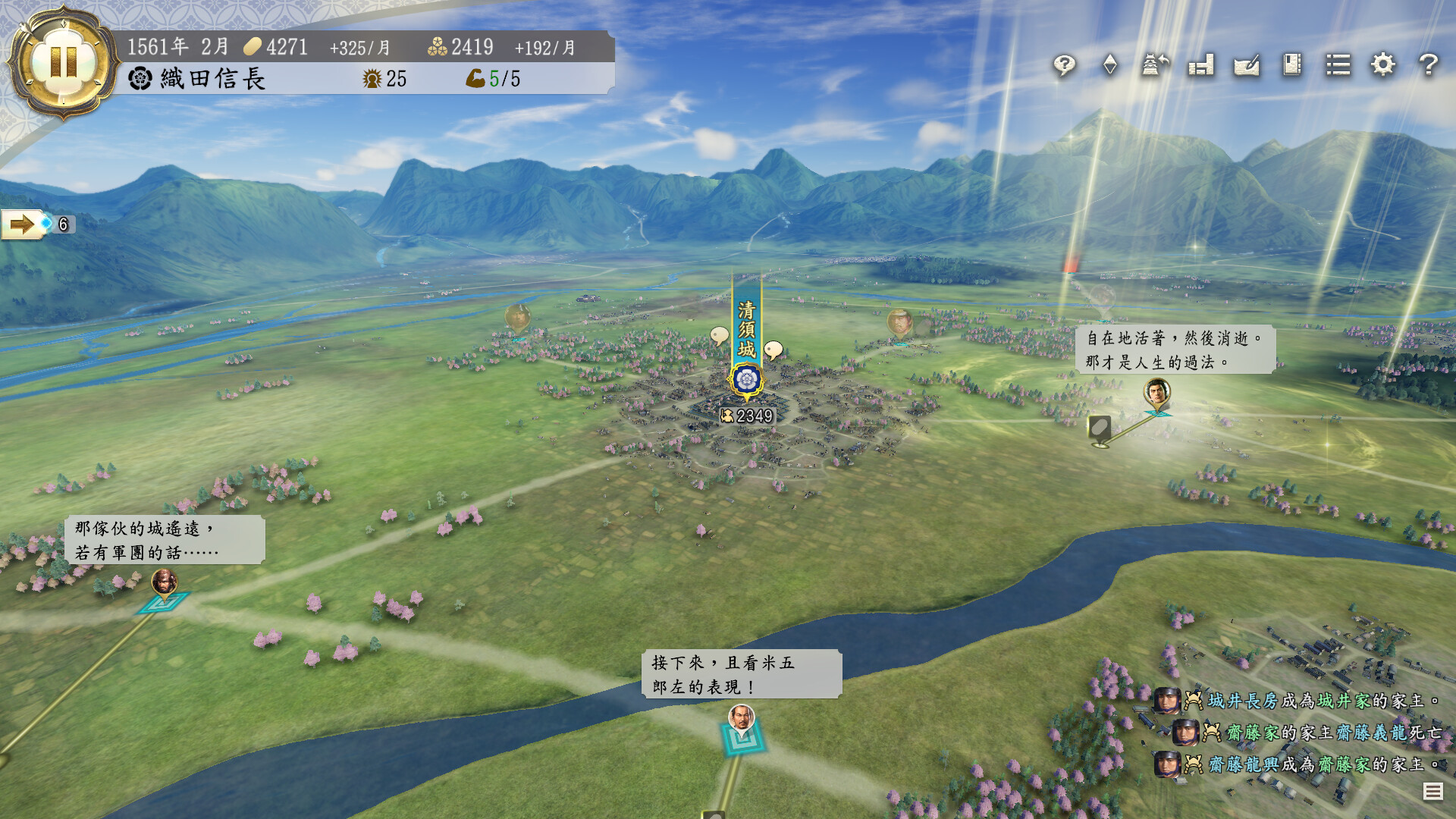Image resolution: width=1456 pixels, height=819 pixels.
Task: Open log entry 齋藤龍興成為齋藤家的家主
Action: pyautogui.click(x=1297, y=764)
